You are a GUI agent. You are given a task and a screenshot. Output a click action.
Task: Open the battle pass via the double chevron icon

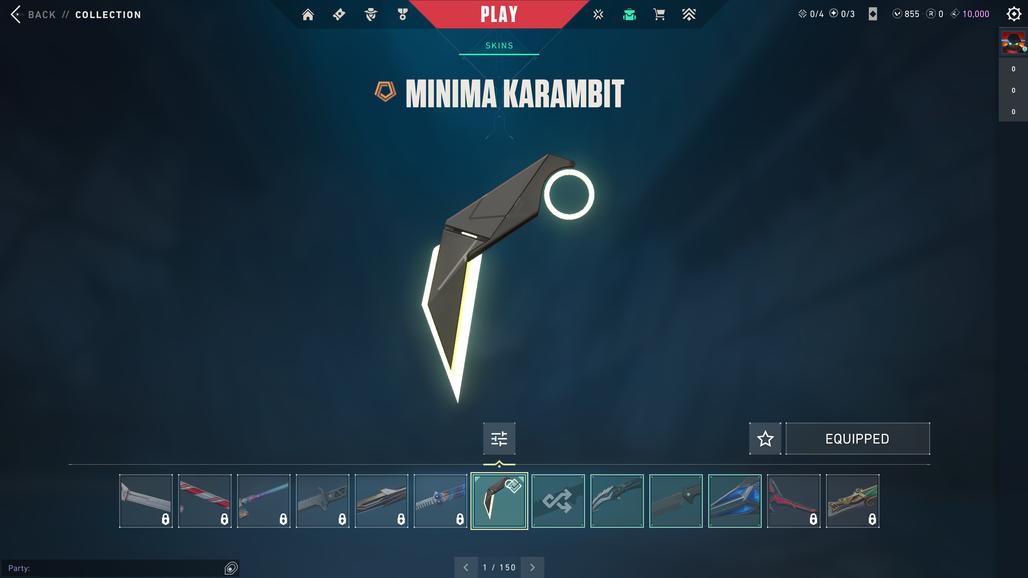tap(689, 15)
